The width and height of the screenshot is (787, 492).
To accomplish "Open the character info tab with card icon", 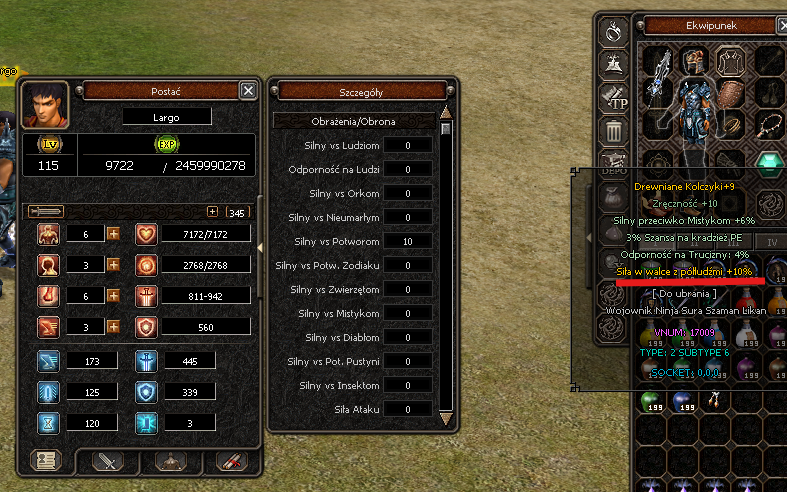I will pyautogui.click(x=44, y=461).
